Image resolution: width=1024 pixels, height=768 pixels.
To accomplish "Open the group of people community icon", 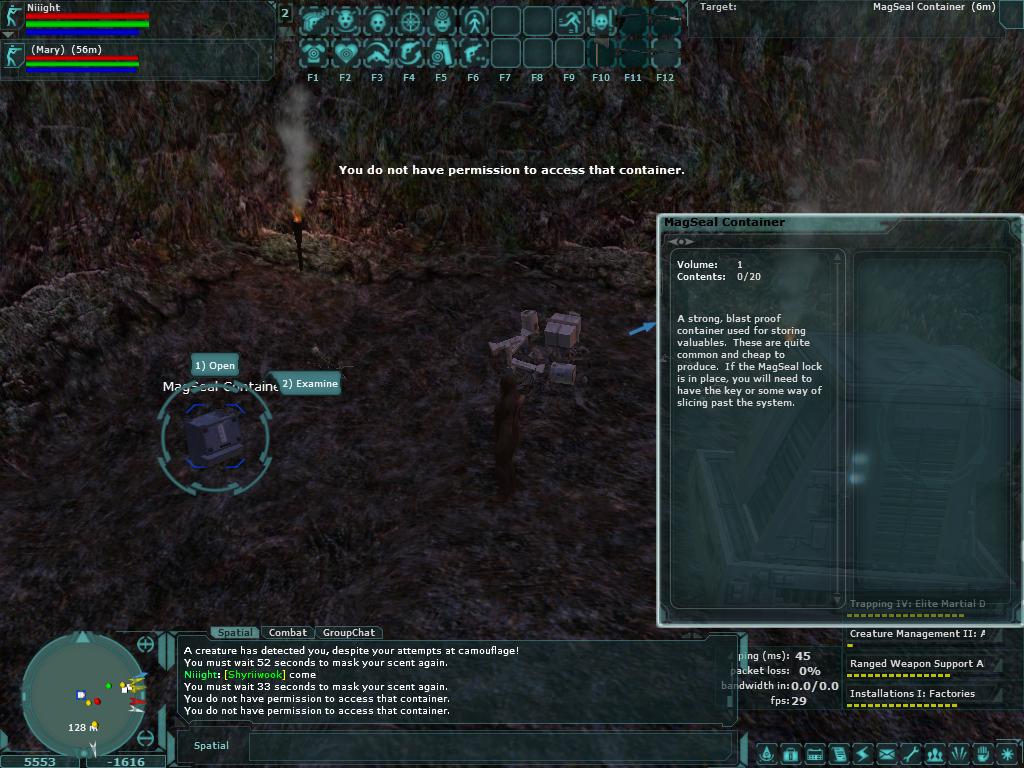I will coord(934,754).
